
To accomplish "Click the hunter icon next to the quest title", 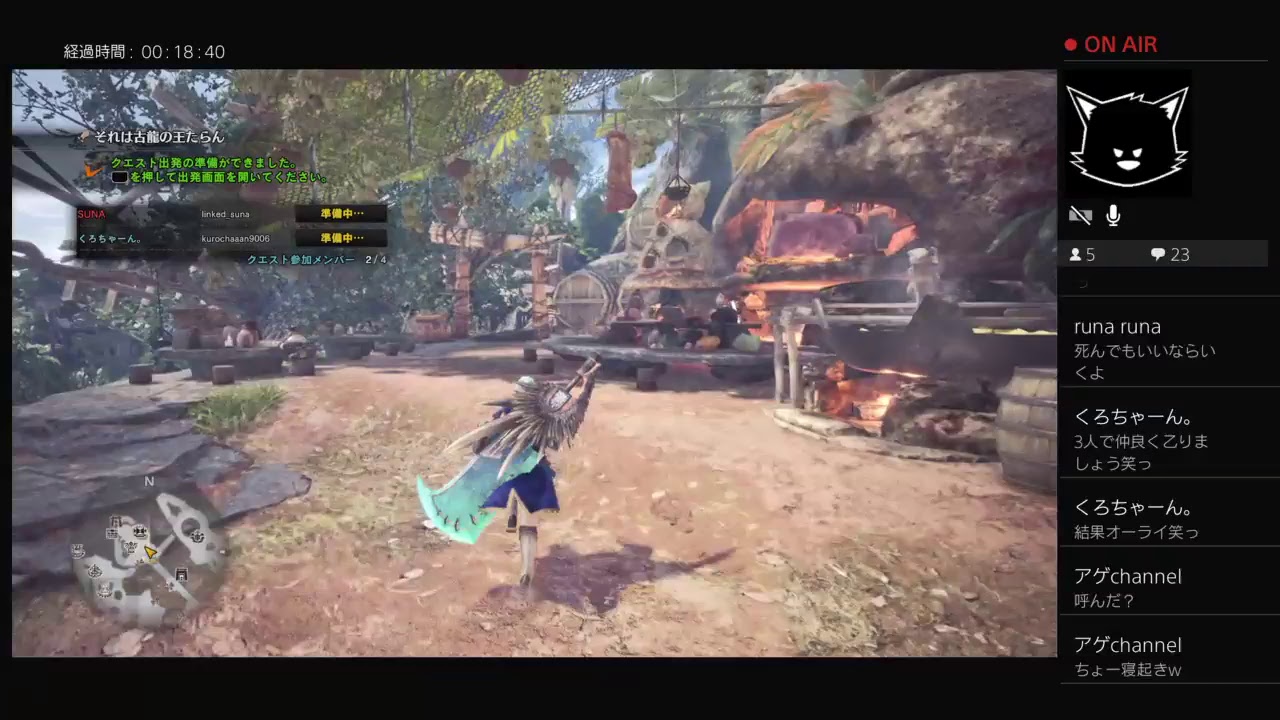I will click(x=83, y=138).
